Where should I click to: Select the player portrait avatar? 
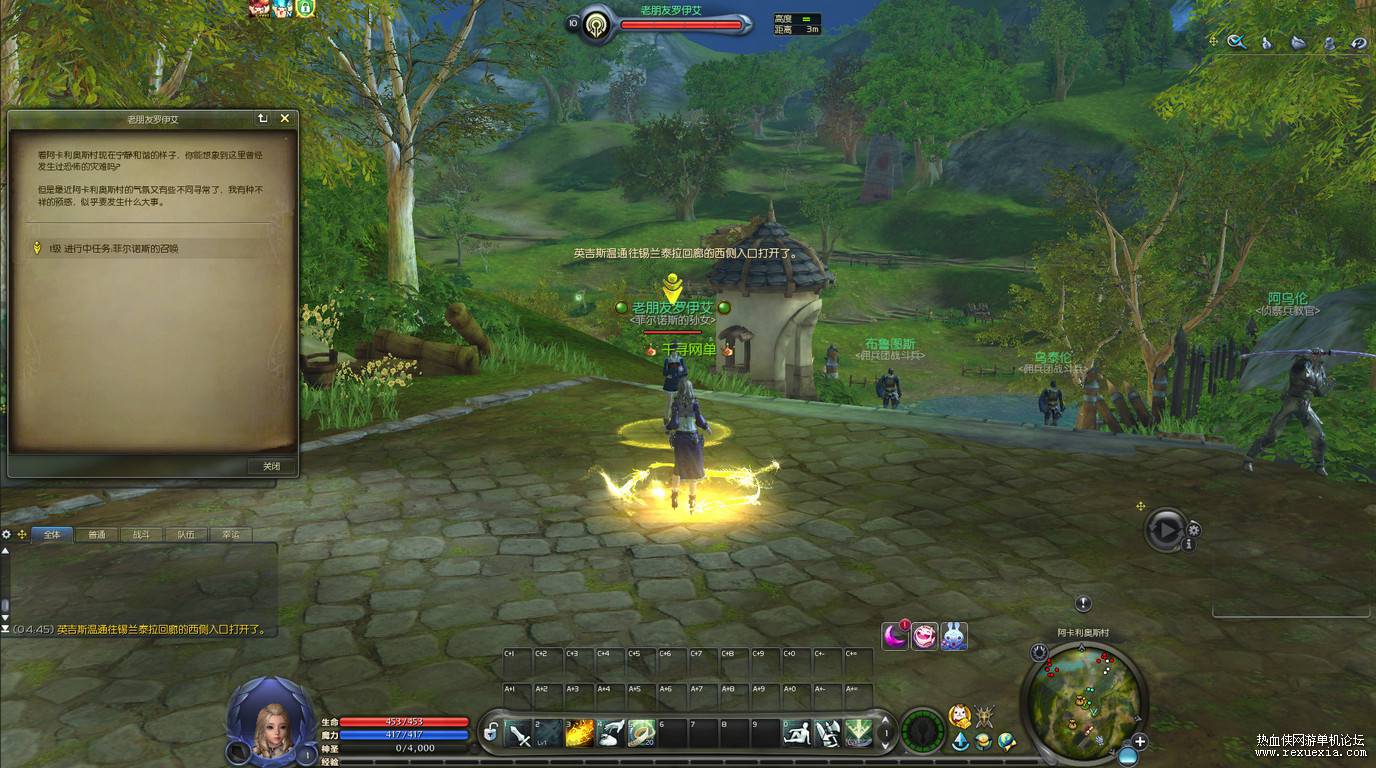click(x=271, y=721)
